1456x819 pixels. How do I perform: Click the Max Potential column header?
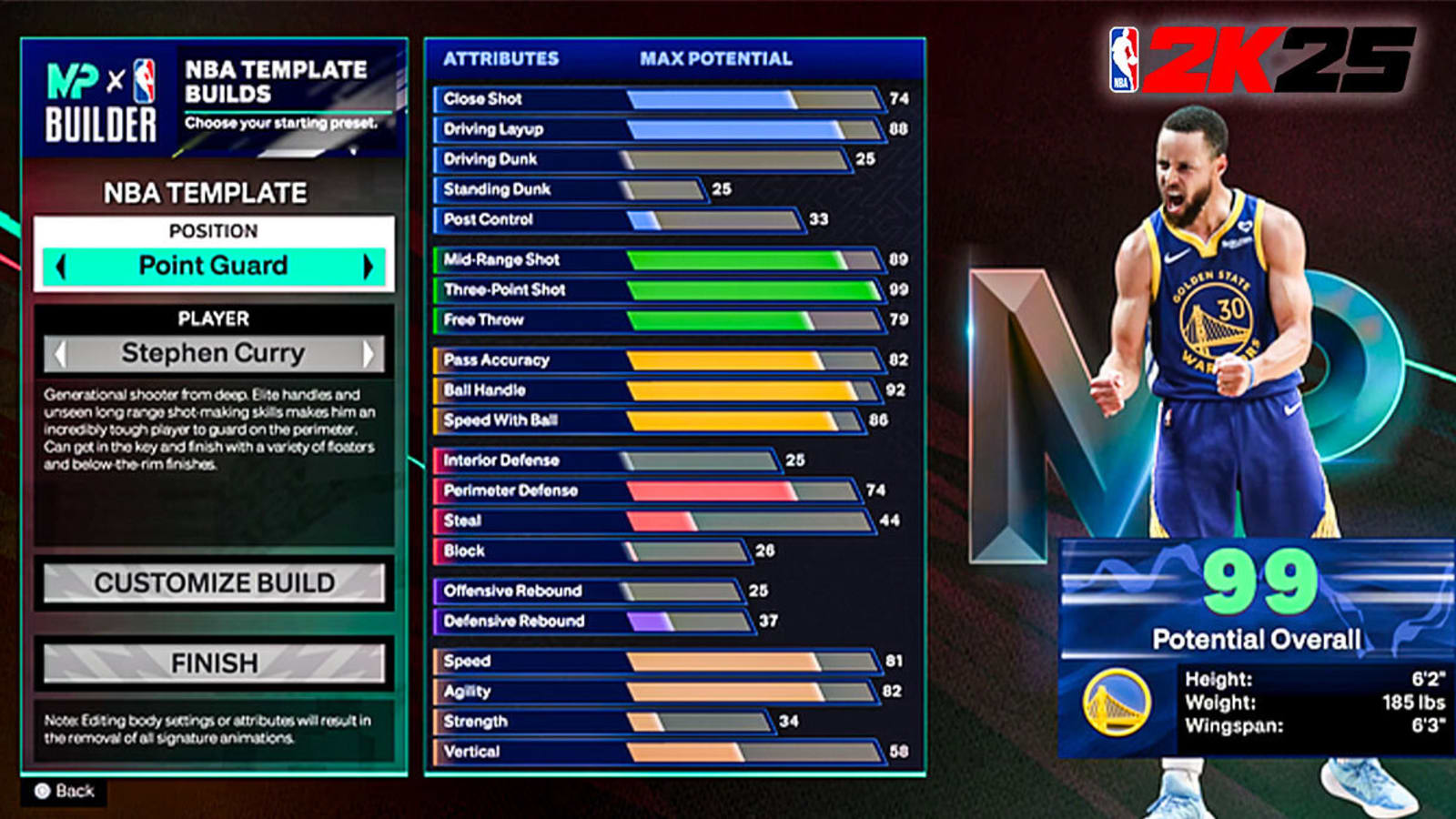click(715, 59)
